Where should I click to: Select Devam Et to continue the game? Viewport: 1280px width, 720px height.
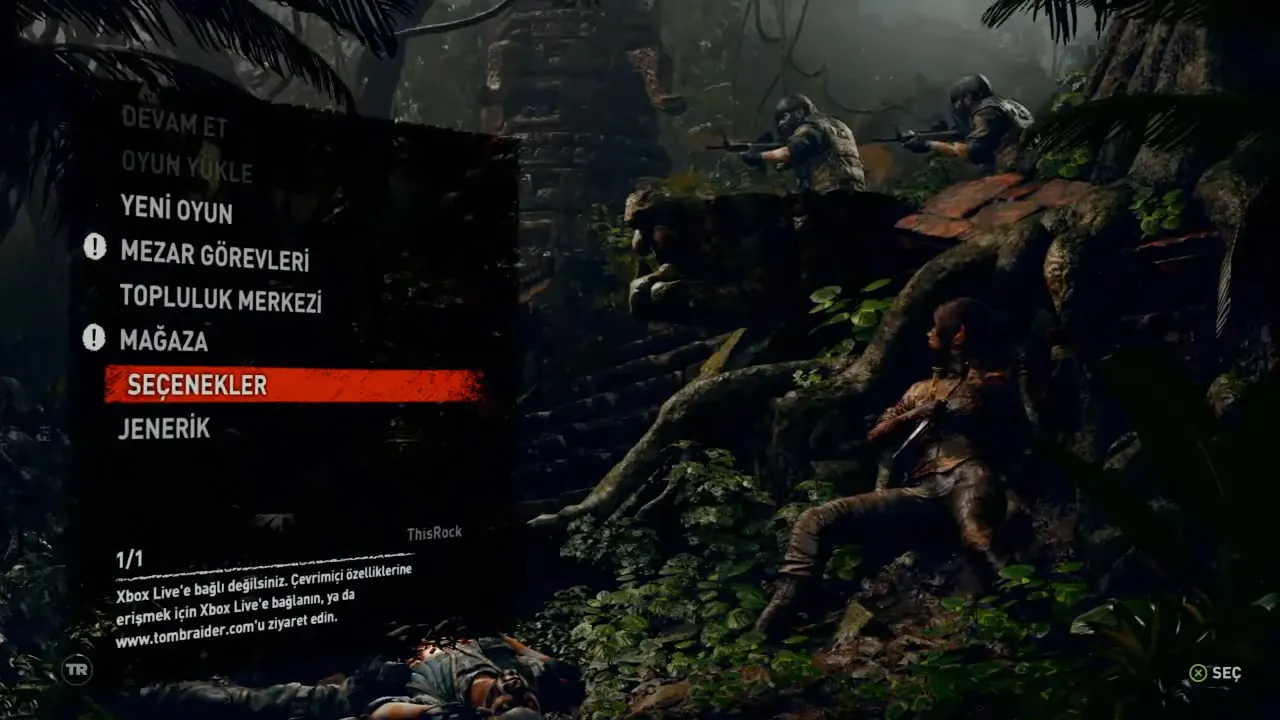click(x=161, y=123)
